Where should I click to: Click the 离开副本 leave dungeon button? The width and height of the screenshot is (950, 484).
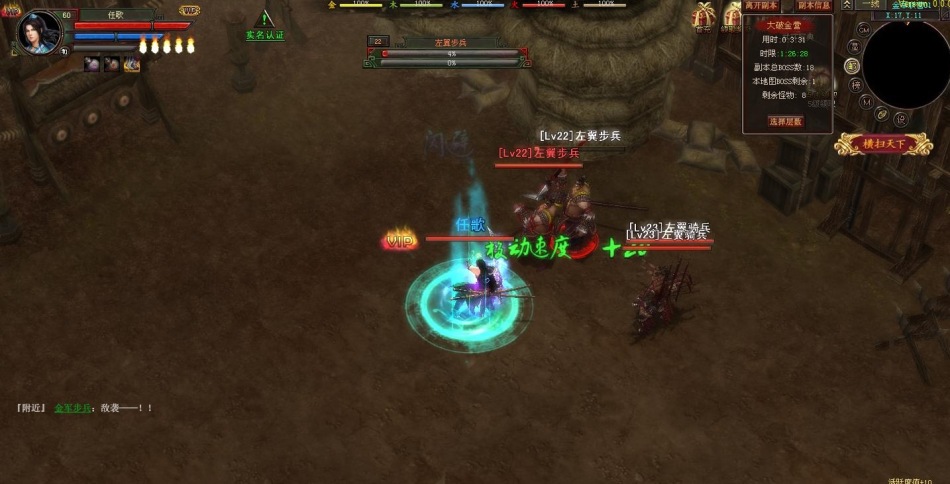(762, 5)
